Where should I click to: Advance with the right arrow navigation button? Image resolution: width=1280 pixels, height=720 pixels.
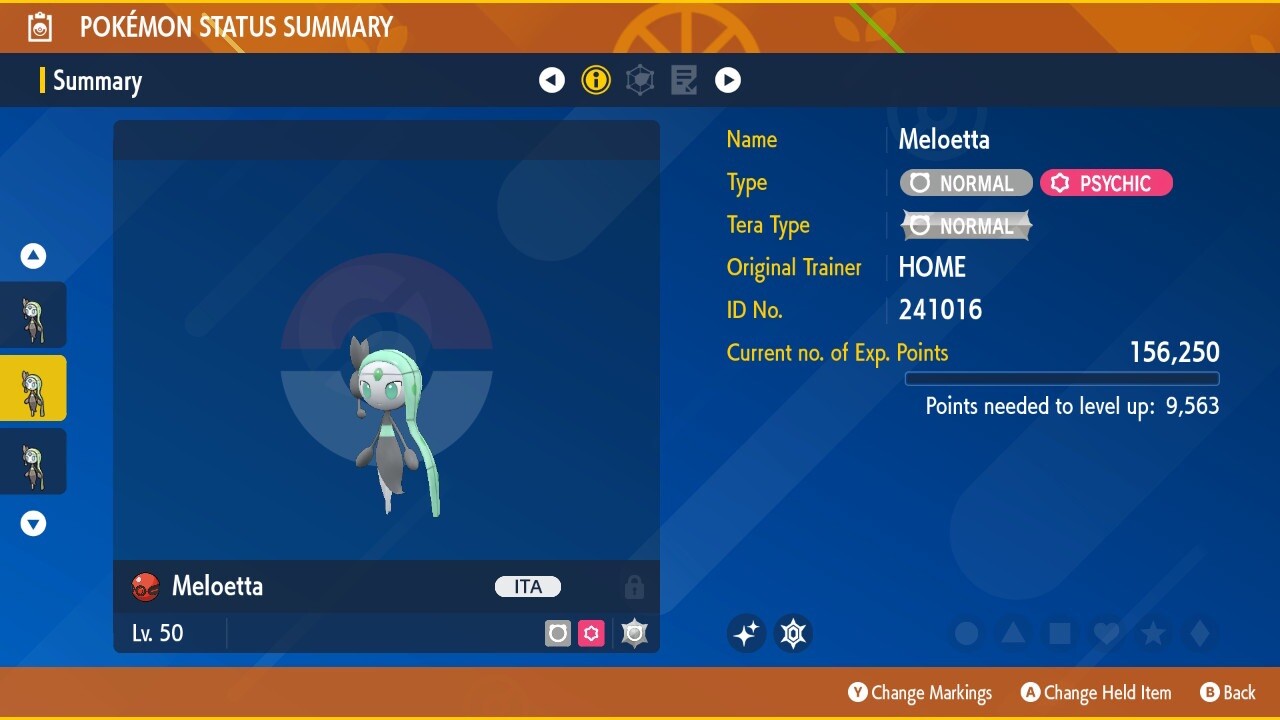point(728,80)
